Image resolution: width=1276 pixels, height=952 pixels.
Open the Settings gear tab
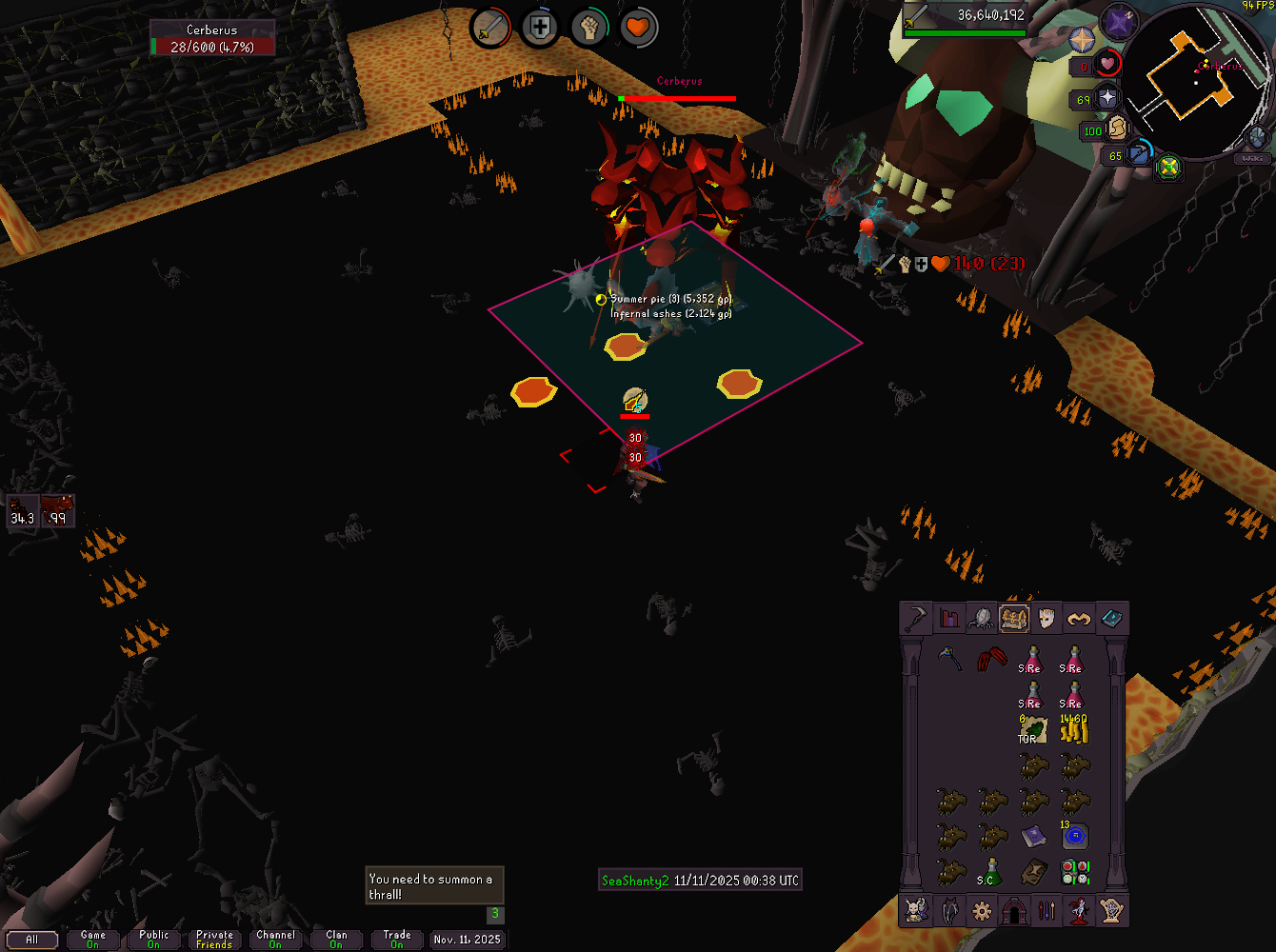pos(982,911)
